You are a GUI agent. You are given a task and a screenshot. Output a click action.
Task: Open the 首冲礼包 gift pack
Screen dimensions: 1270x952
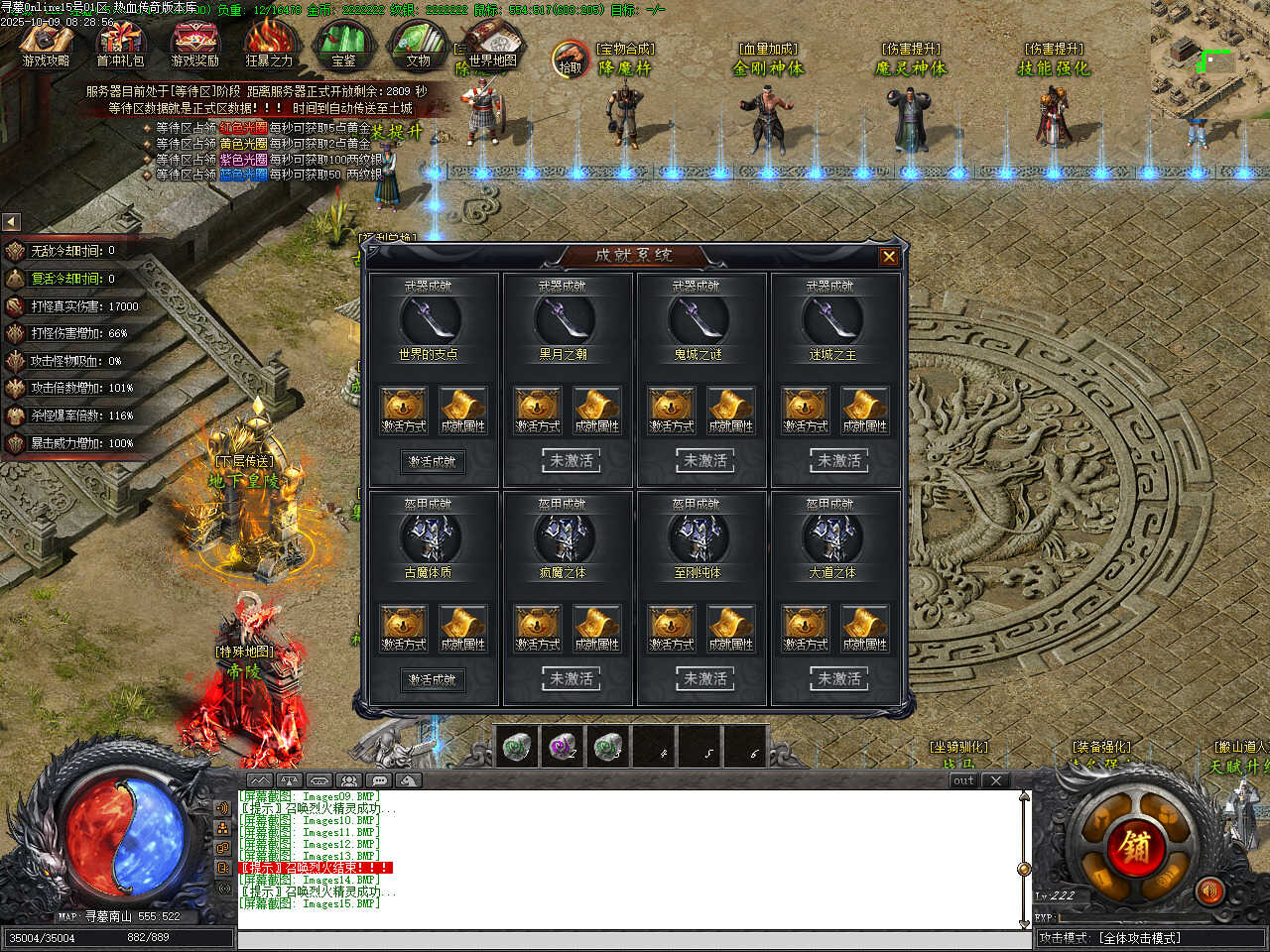coord(120,45)
